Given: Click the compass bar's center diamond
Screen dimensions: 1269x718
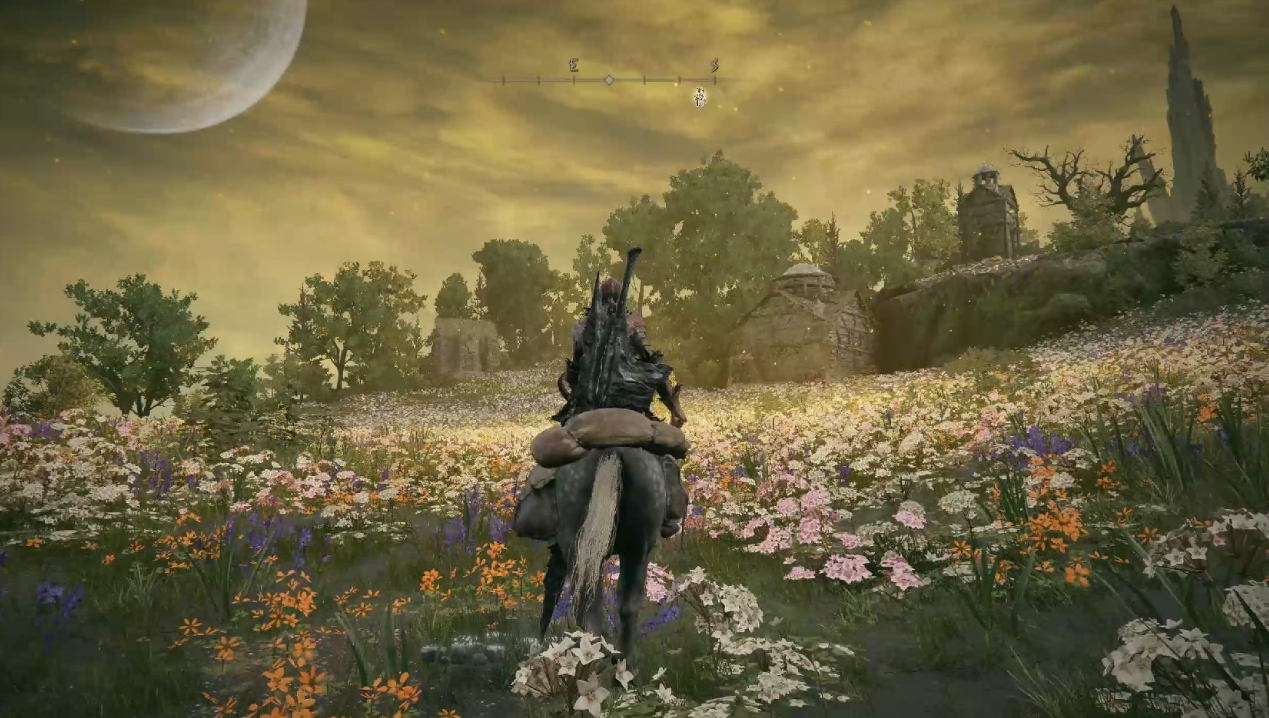Looking at the screenshot, I should 609,79.
